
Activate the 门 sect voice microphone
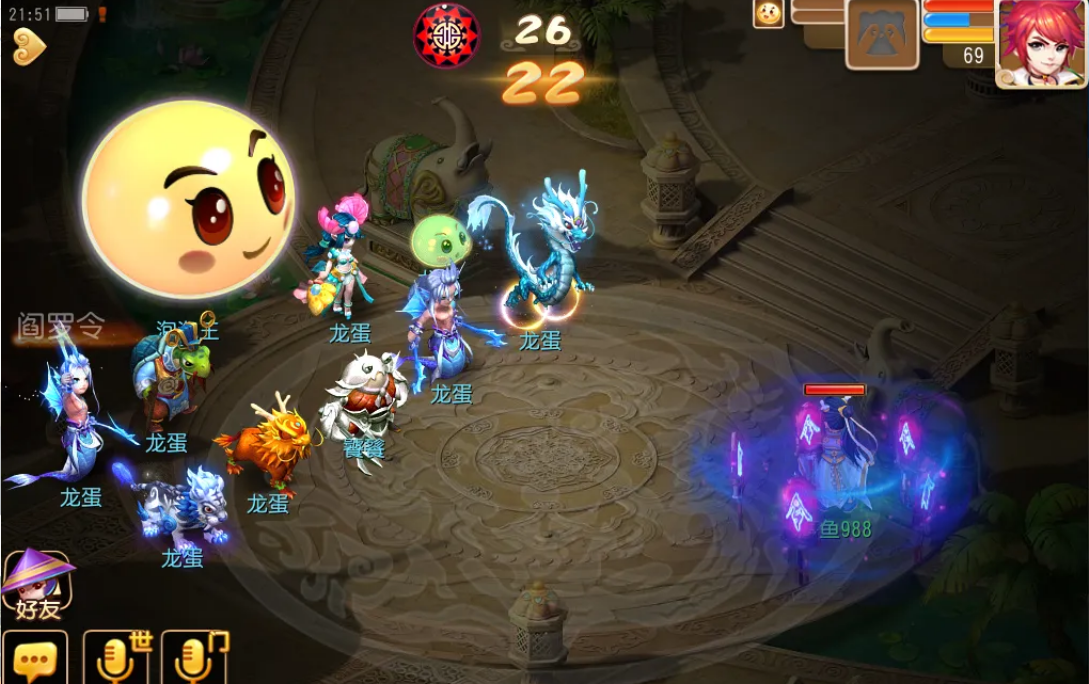tap(194, 658)
